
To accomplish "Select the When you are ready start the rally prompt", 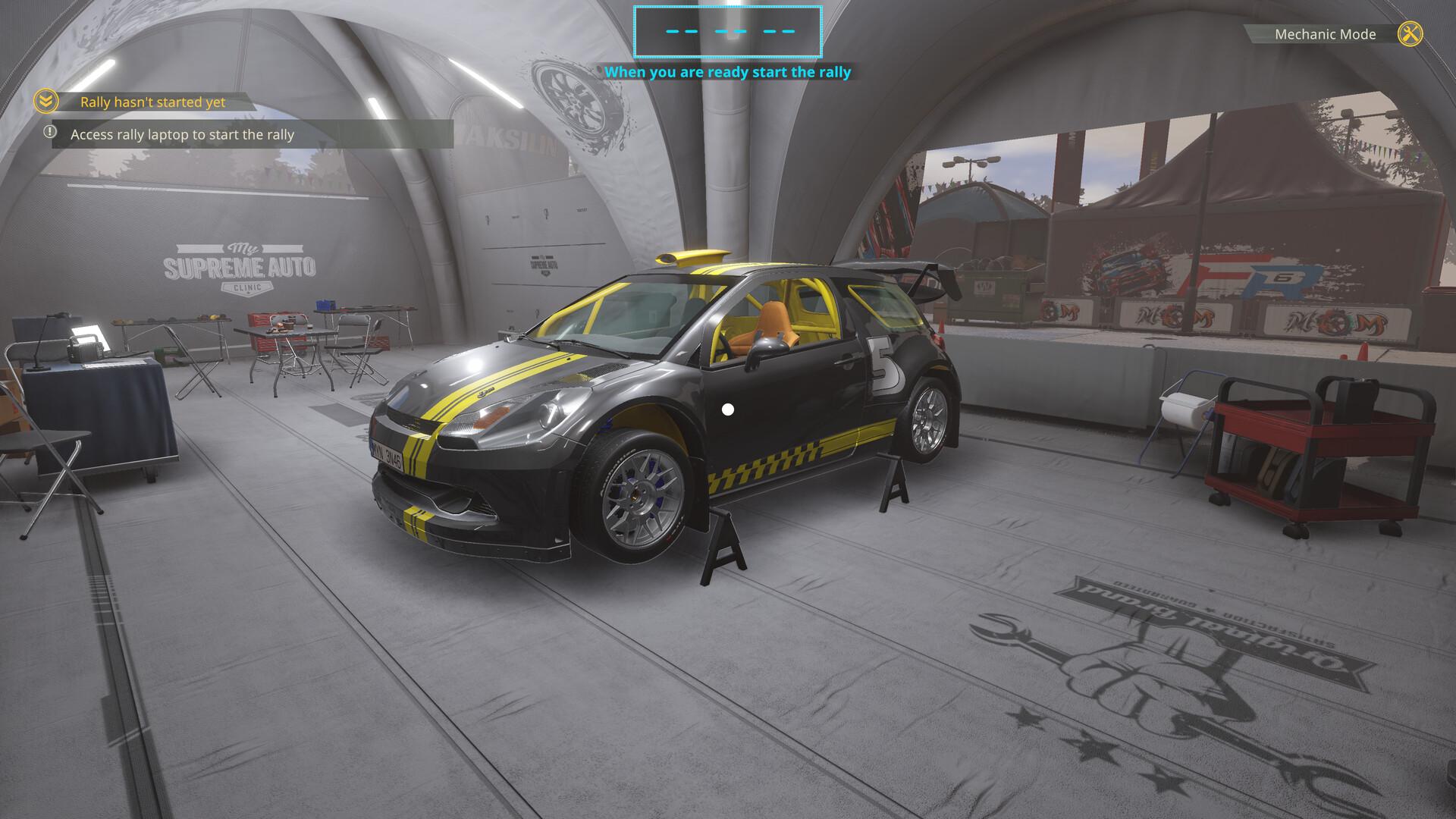I will (x=729, y=73).
